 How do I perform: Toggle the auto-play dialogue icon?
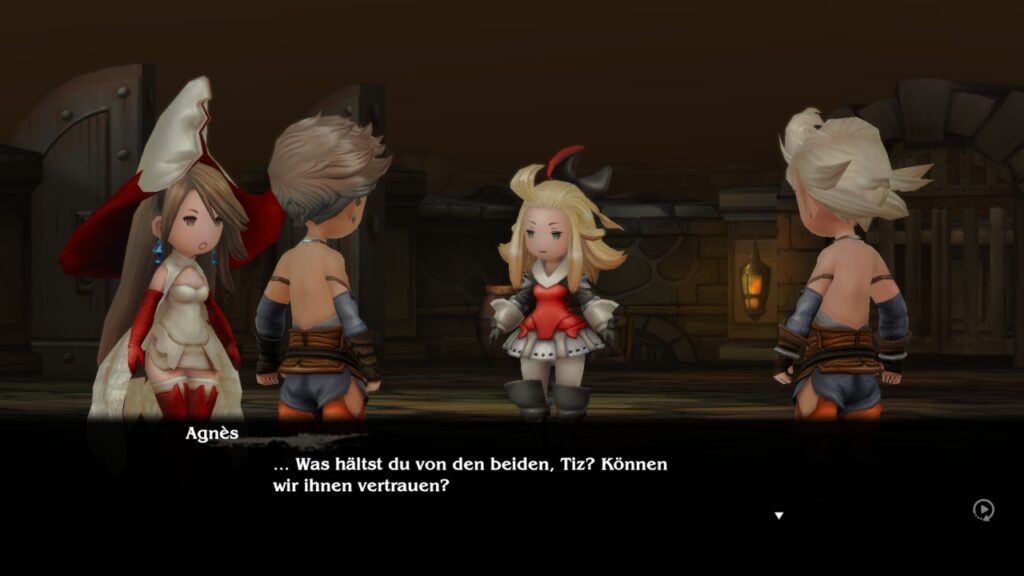point(983,510)
